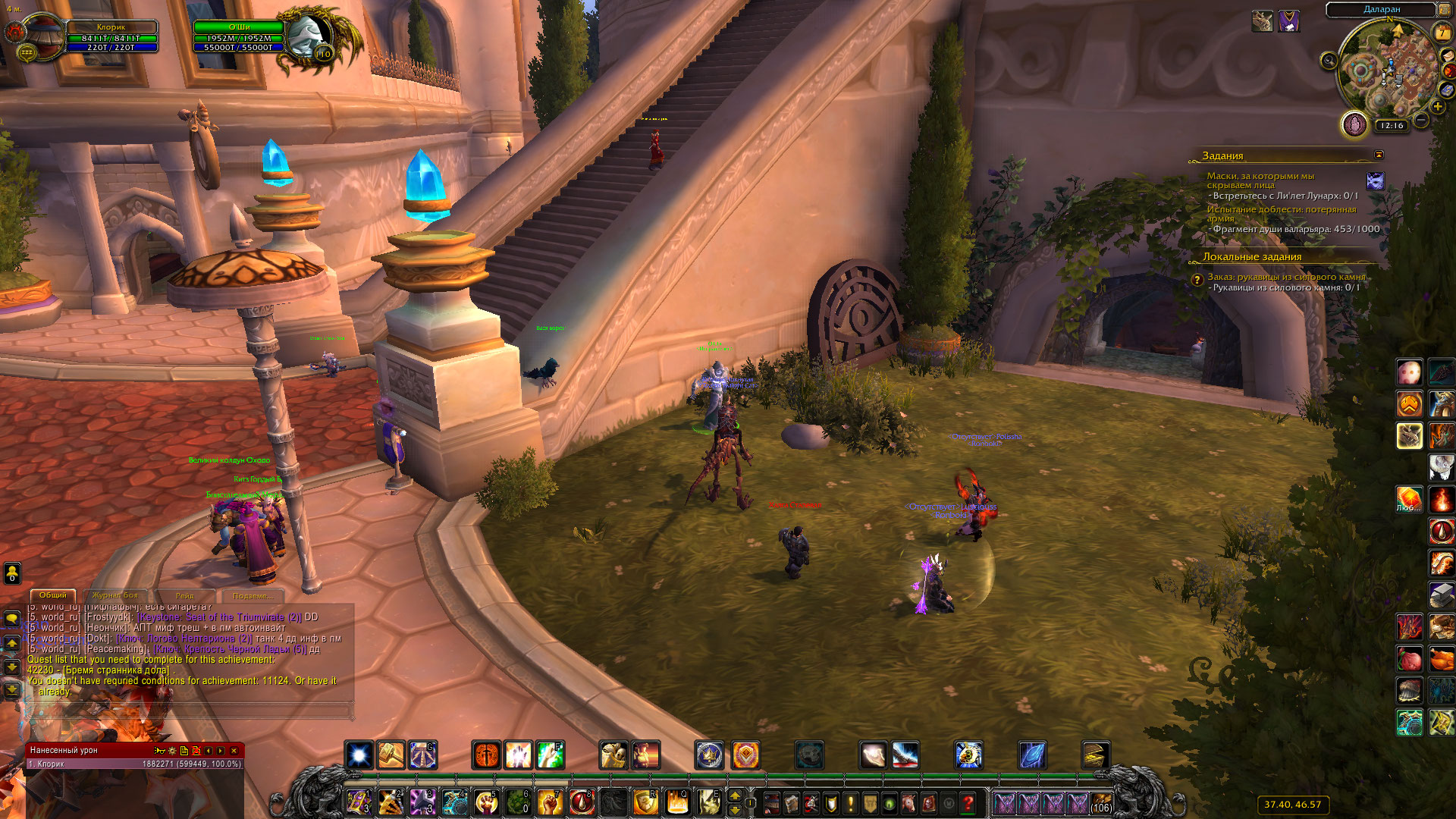
Task: Click the chat speech bubble button
Action: pos(12,619)
